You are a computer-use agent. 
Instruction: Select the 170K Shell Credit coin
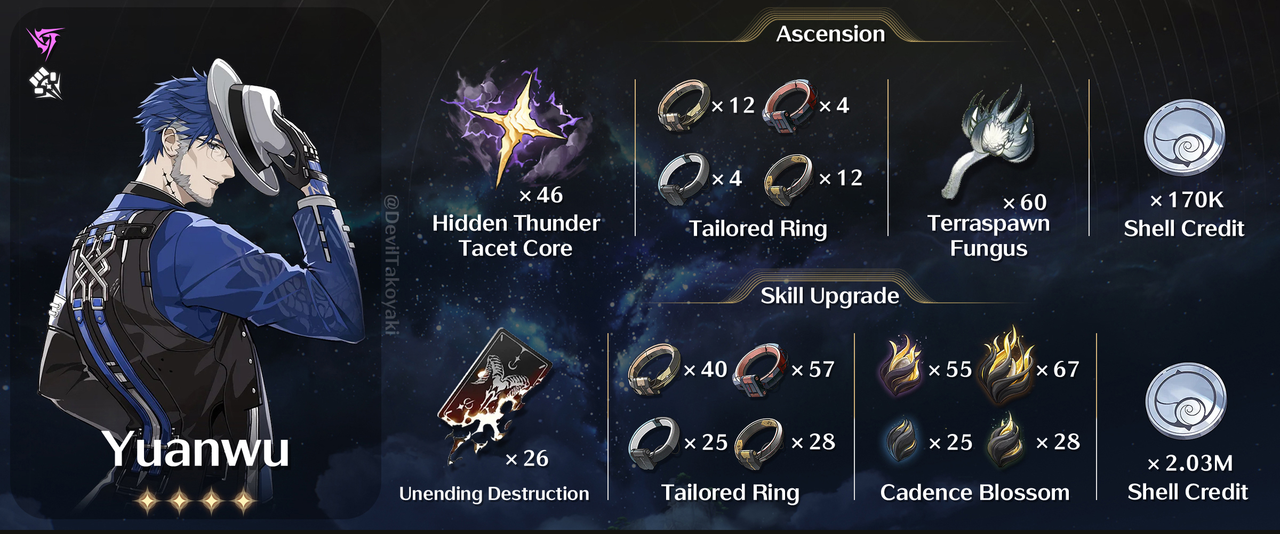(1181, 140)
